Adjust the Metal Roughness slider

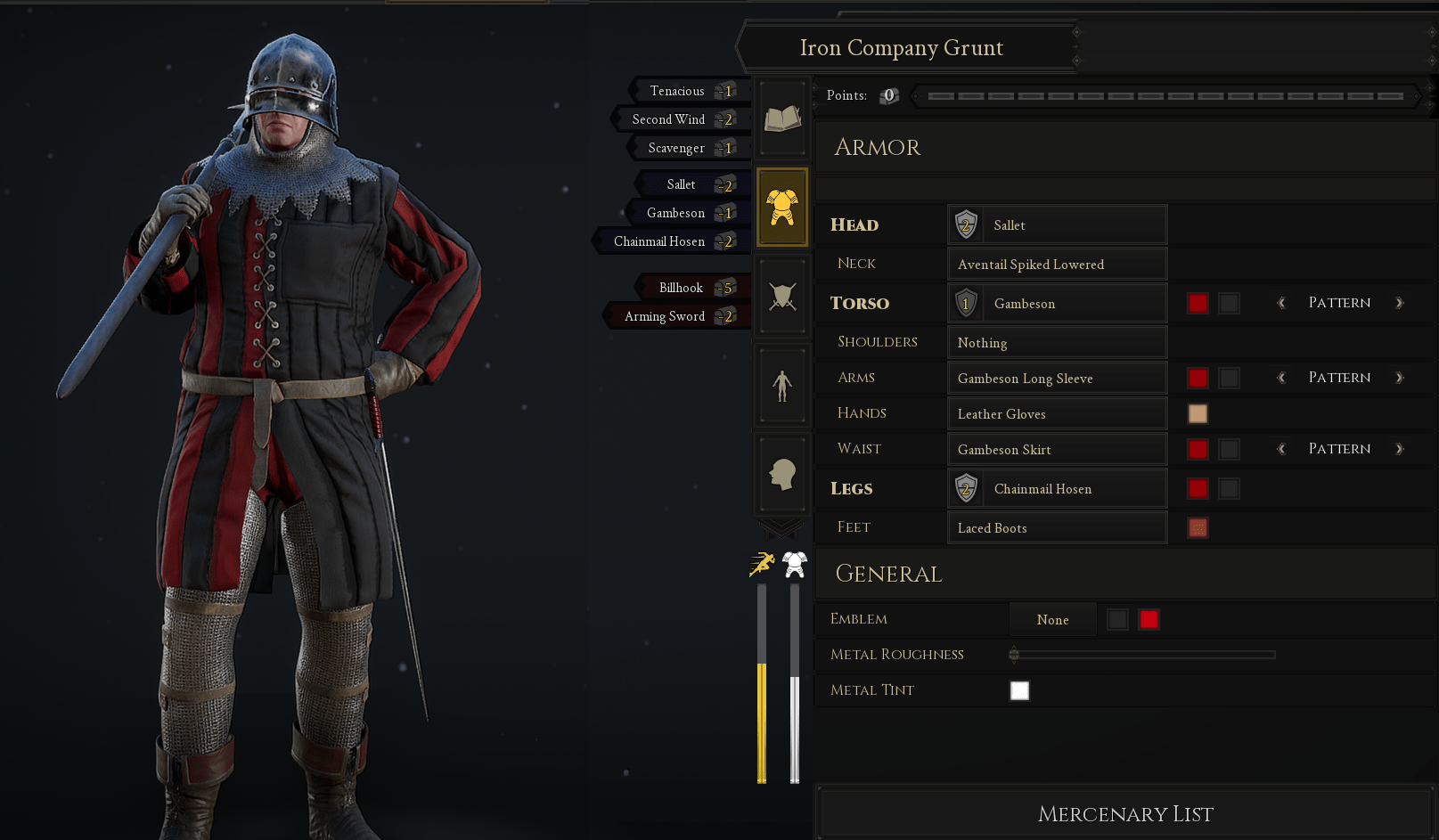point(1014,654)
